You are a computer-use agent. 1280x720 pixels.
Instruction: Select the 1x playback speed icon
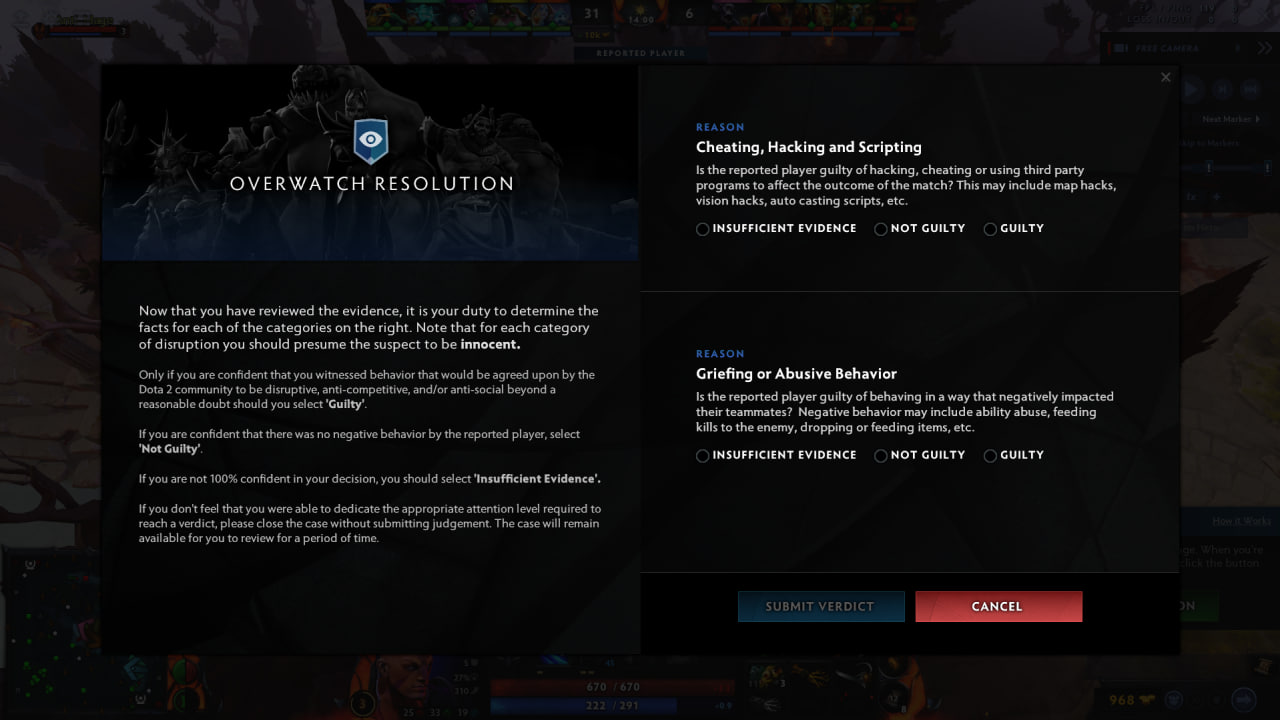1191,196
